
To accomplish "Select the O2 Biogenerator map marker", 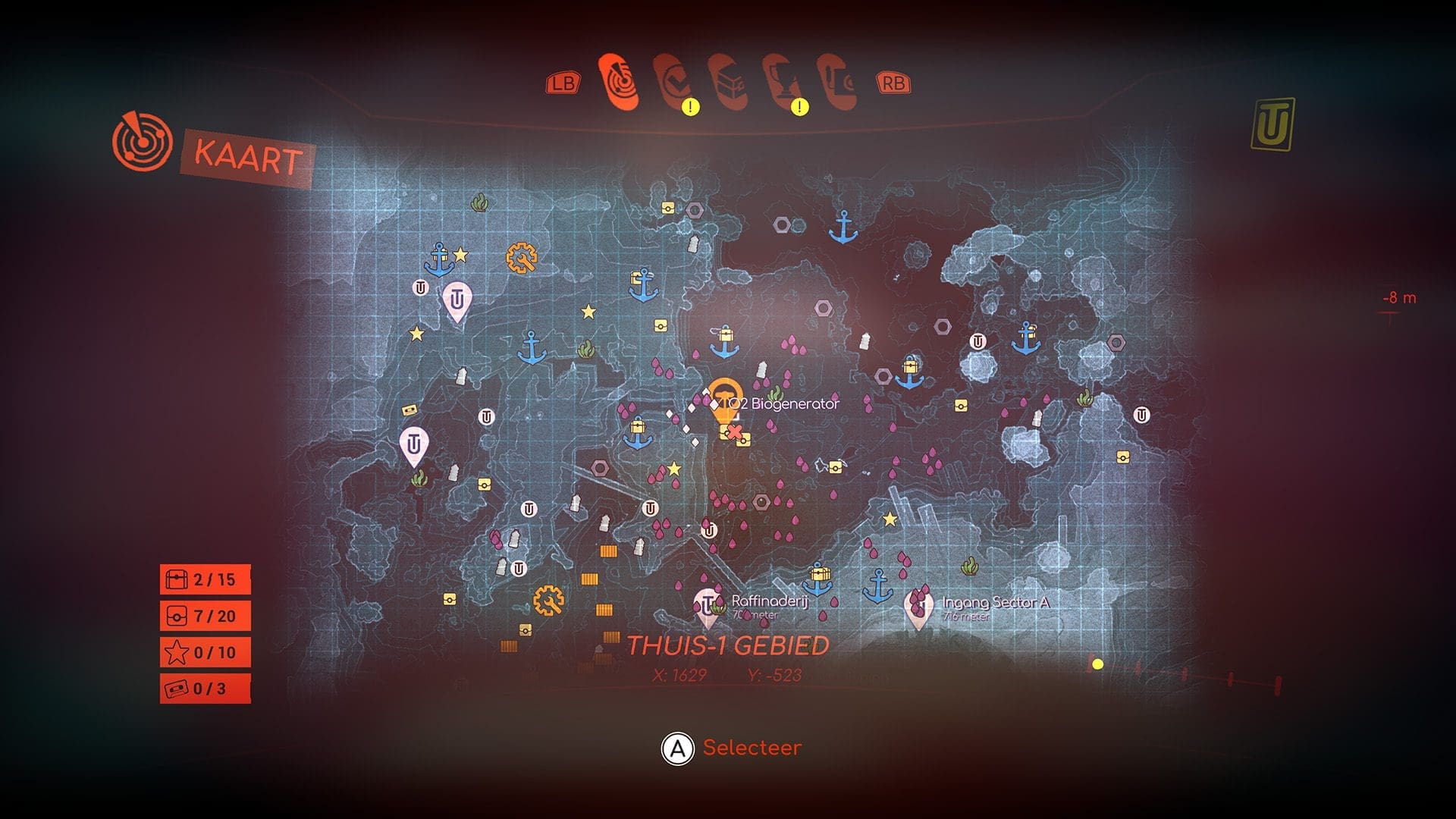I will (x=725, y=394).
